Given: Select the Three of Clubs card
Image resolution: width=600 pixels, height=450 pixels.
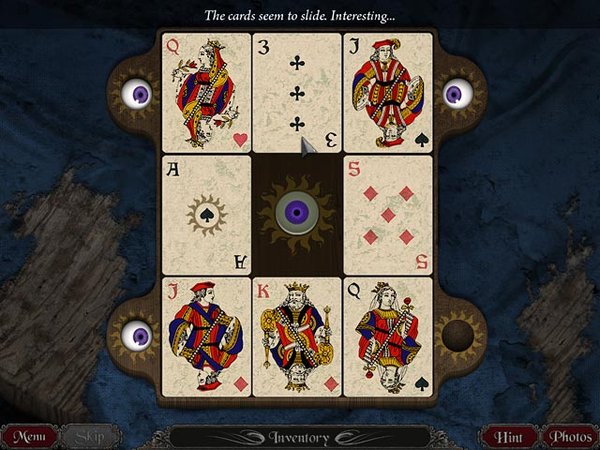Looking at the screenshot, I should pyautogui.click(x=297, y=92).
